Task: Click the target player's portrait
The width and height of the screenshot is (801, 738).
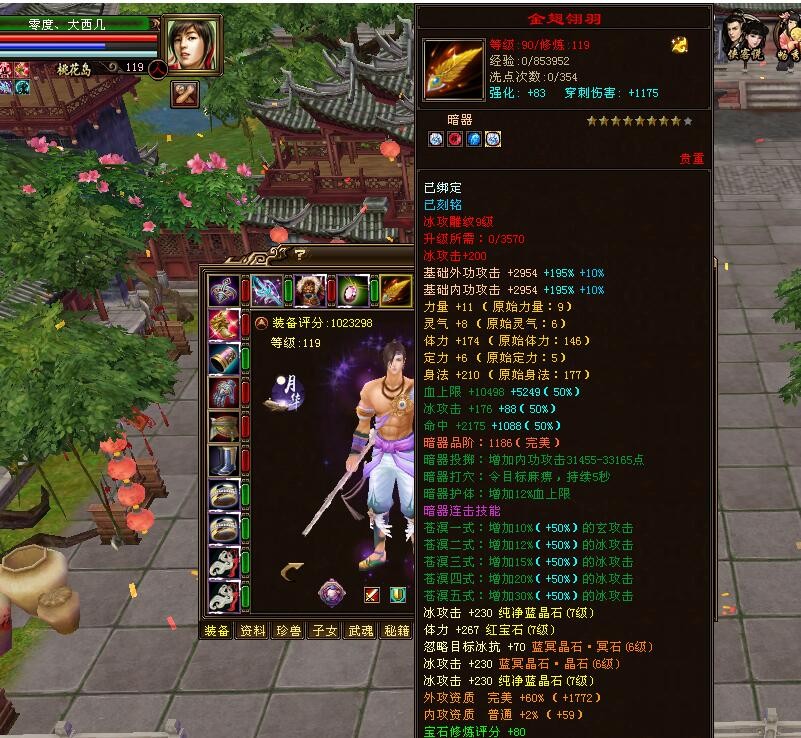Action: tap(190, 42)
